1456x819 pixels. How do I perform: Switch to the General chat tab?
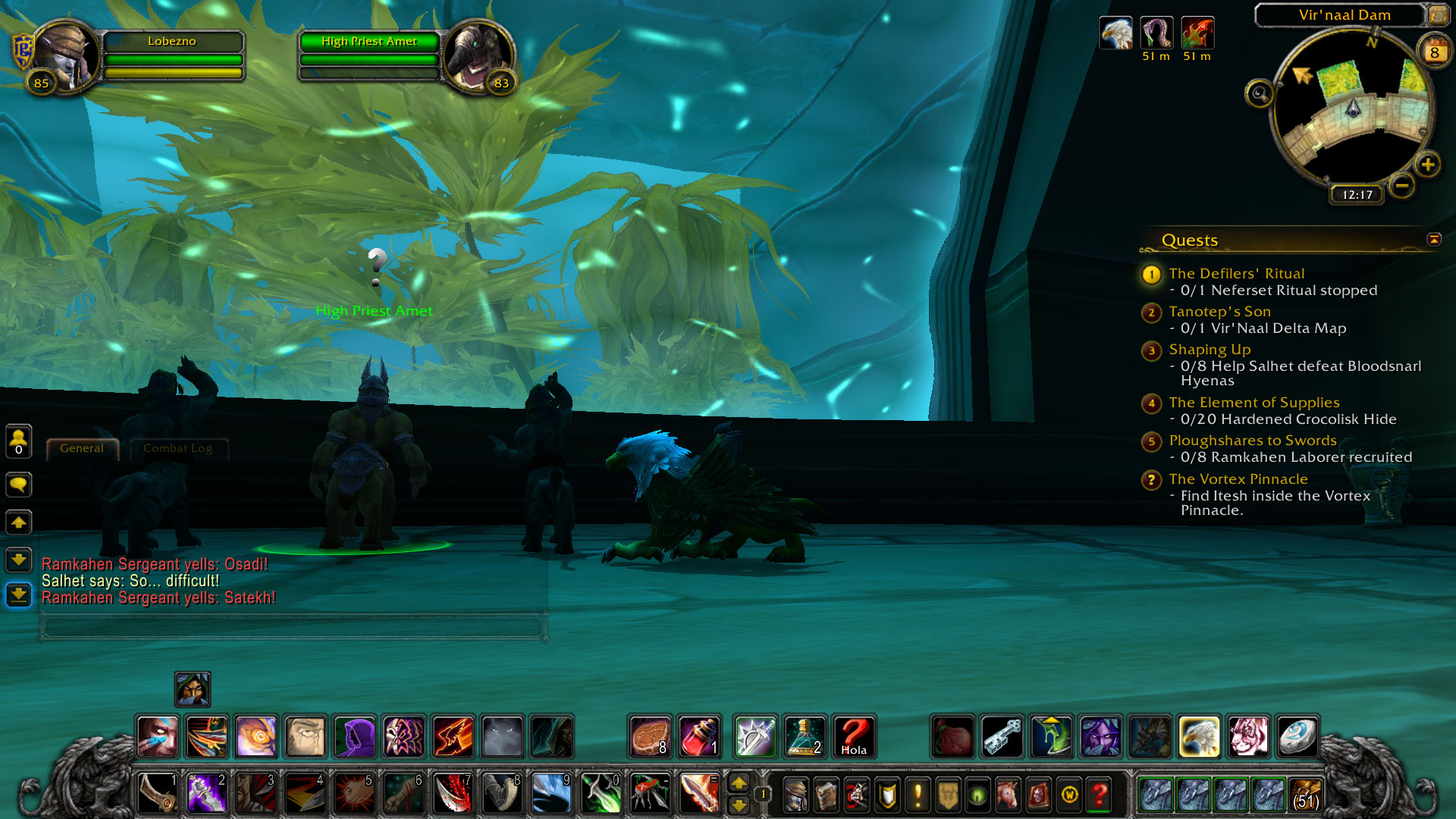[82, 448]
